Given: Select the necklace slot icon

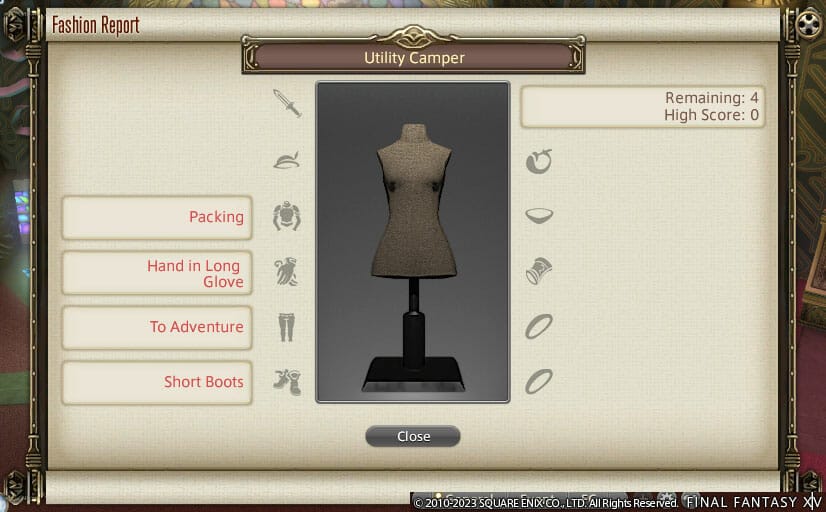Looking at the screenshot, I should pos(539,215).
